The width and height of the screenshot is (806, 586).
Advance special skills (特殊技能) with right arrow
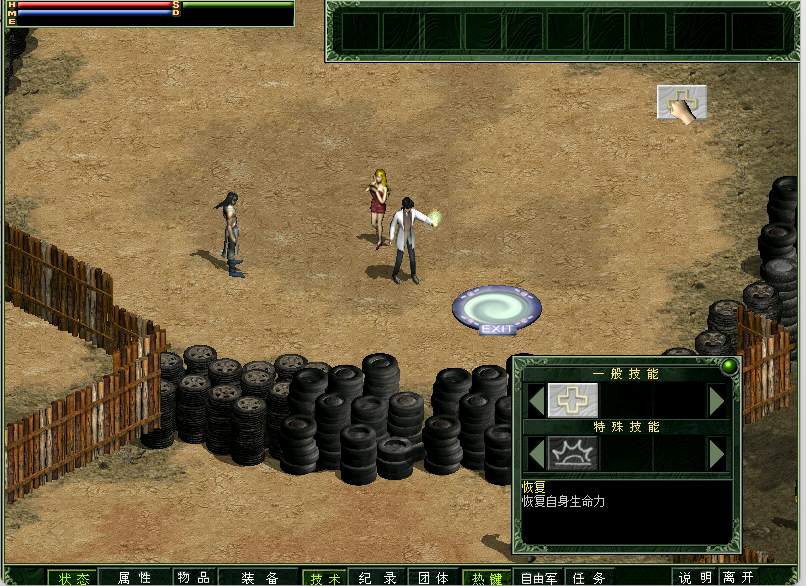click(716, 454)
